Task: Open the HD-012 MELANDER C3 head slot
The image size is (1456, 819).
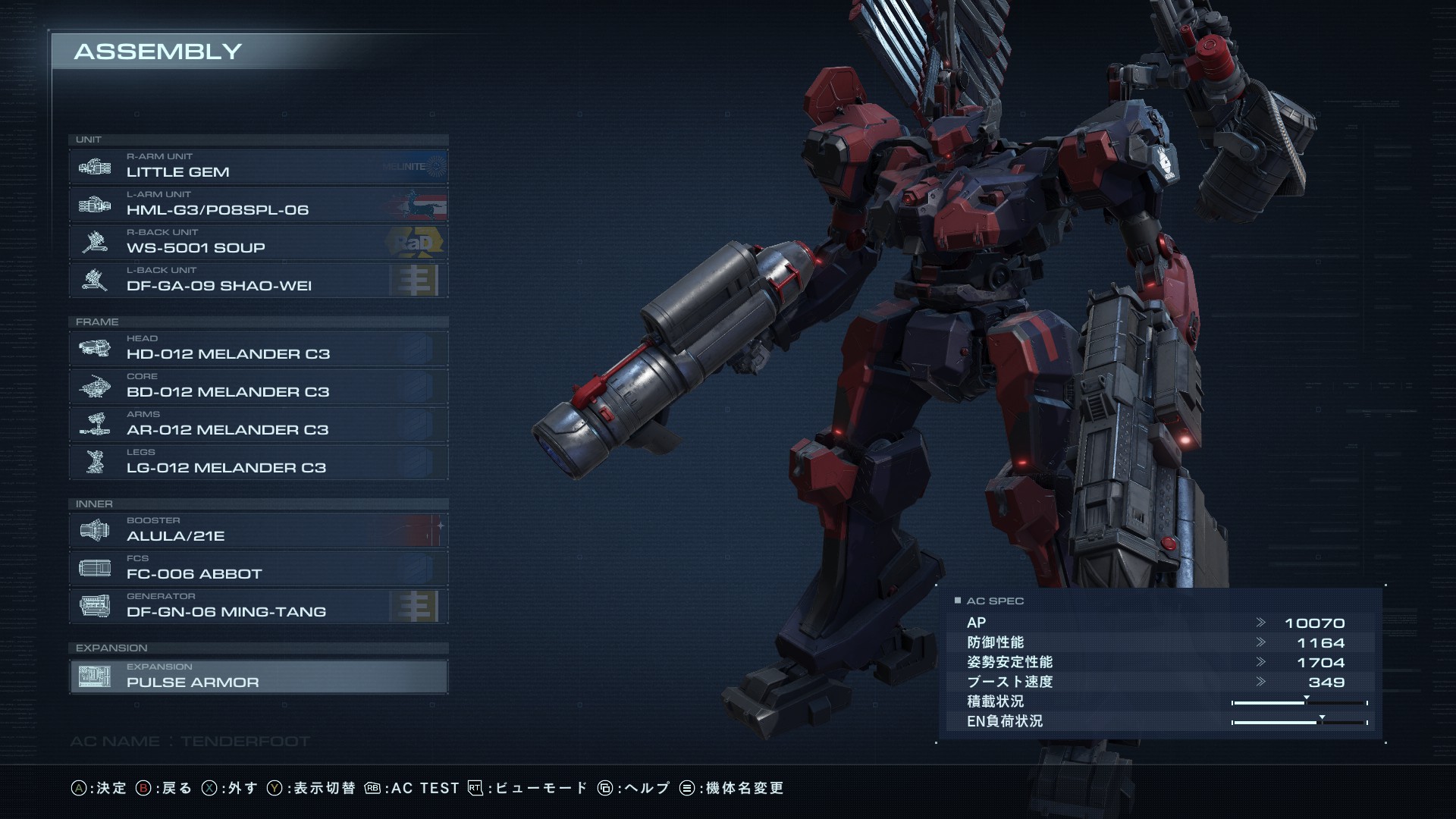Action: click(258, 348)
